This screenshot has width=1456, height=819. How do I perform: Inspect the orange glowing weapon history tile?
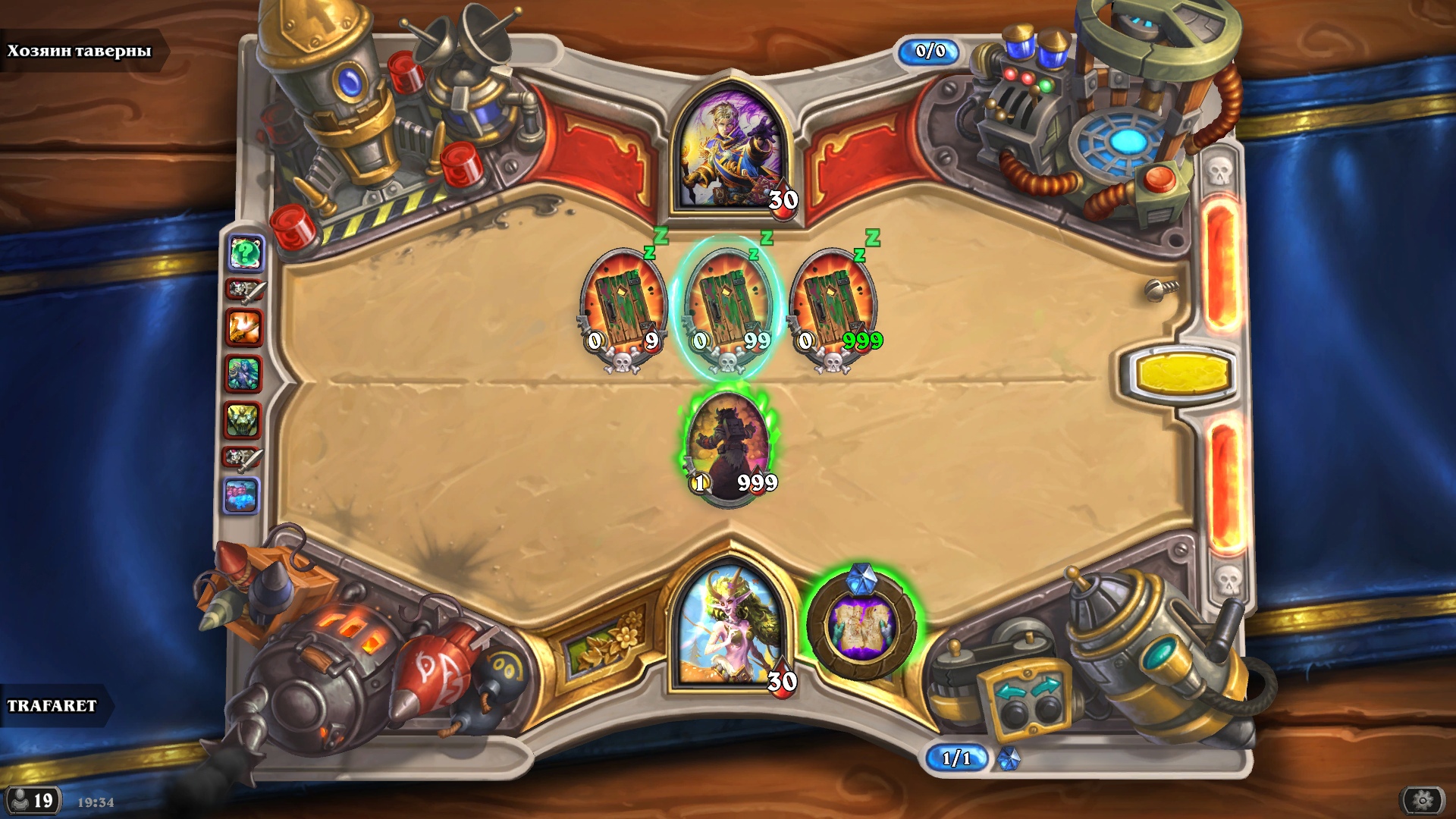pyautogui.click(x=244, y=328)
